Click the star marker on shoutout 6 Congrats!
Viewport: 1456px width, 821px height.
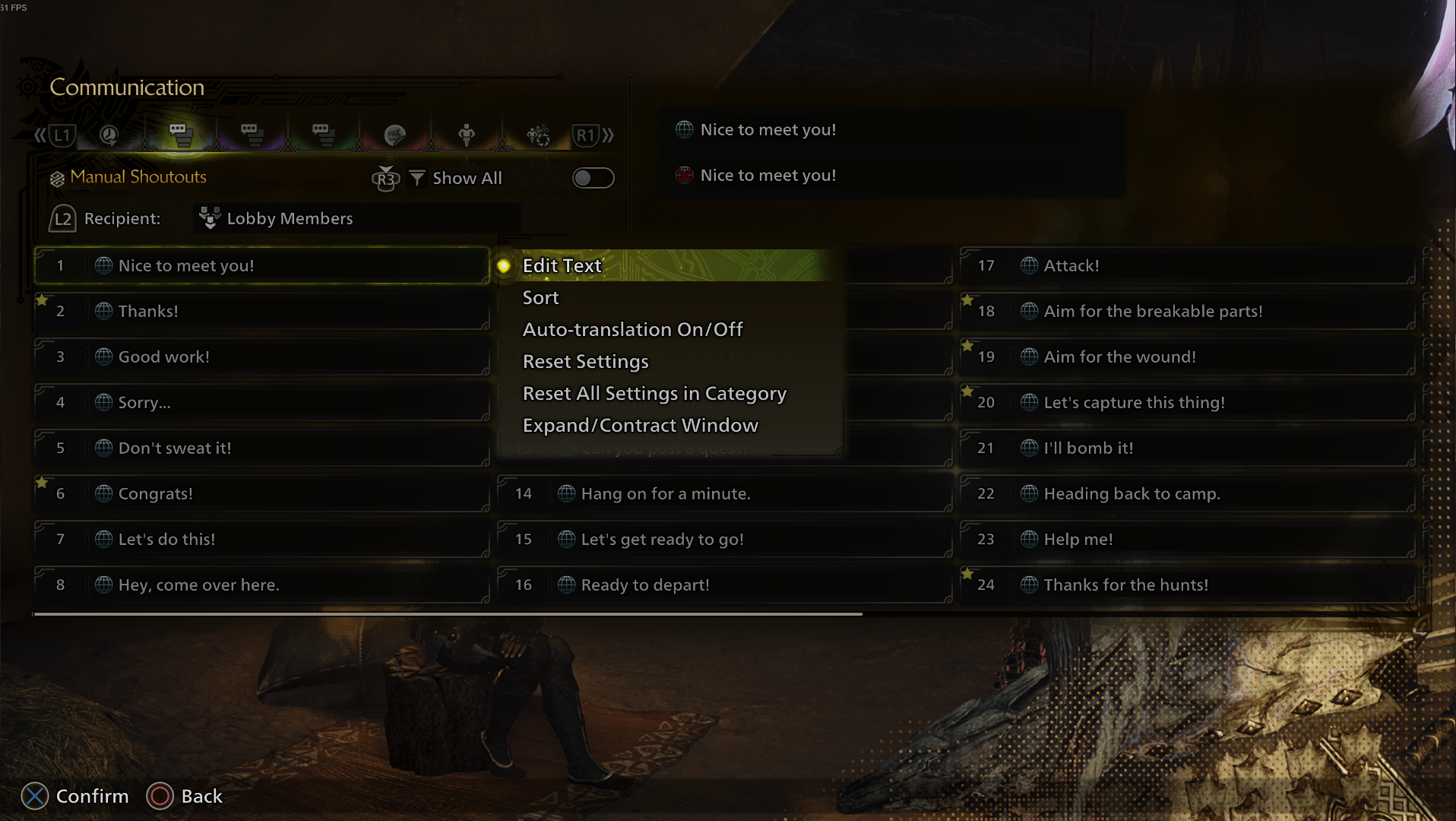point(43,481)
